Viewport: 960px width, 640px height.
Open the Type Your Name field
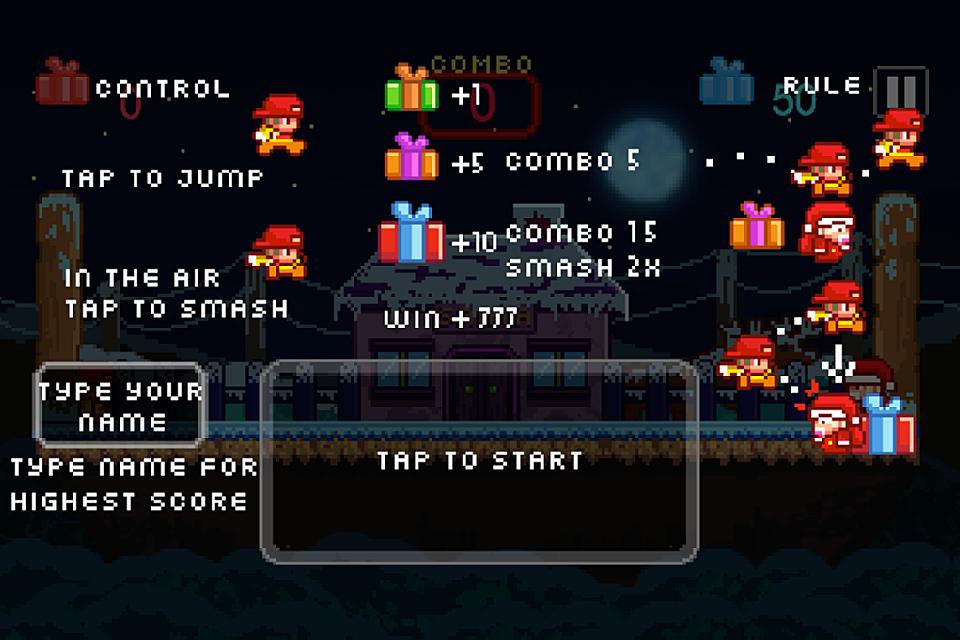pos(121,406)
